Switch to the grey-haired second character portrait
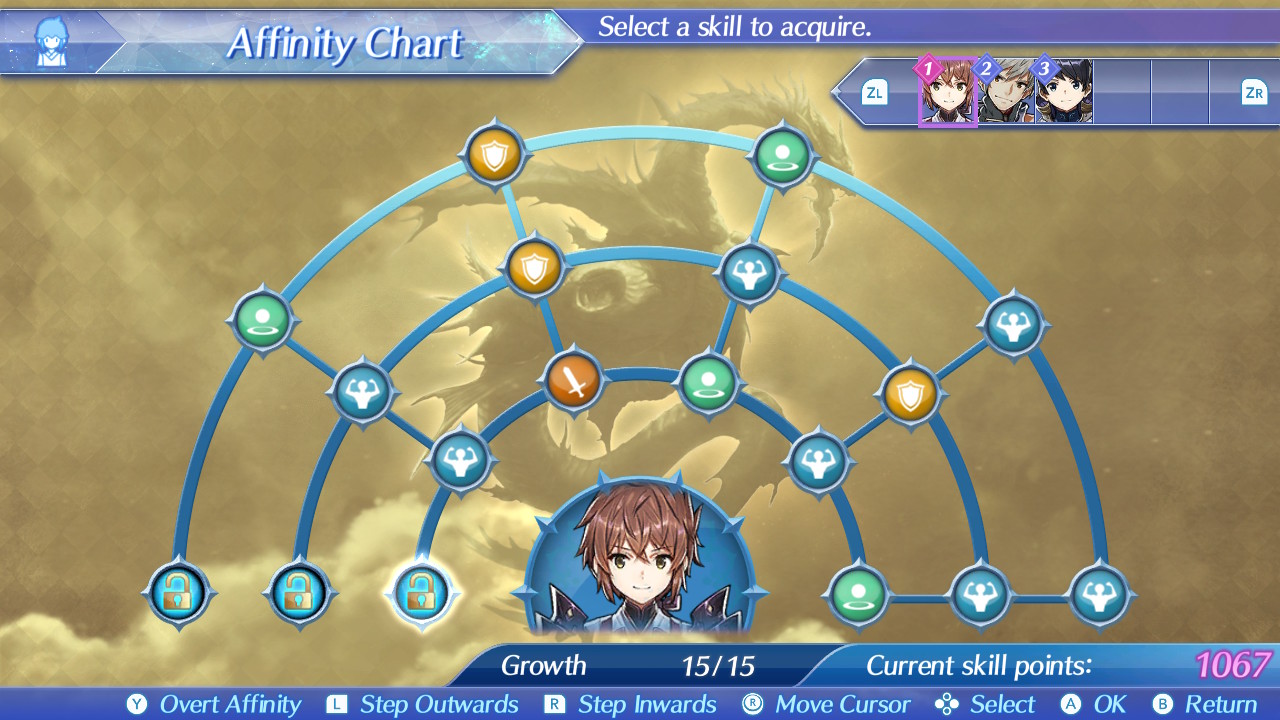The width and height of the screenshot is (1280, 720). click(1005, 92)
